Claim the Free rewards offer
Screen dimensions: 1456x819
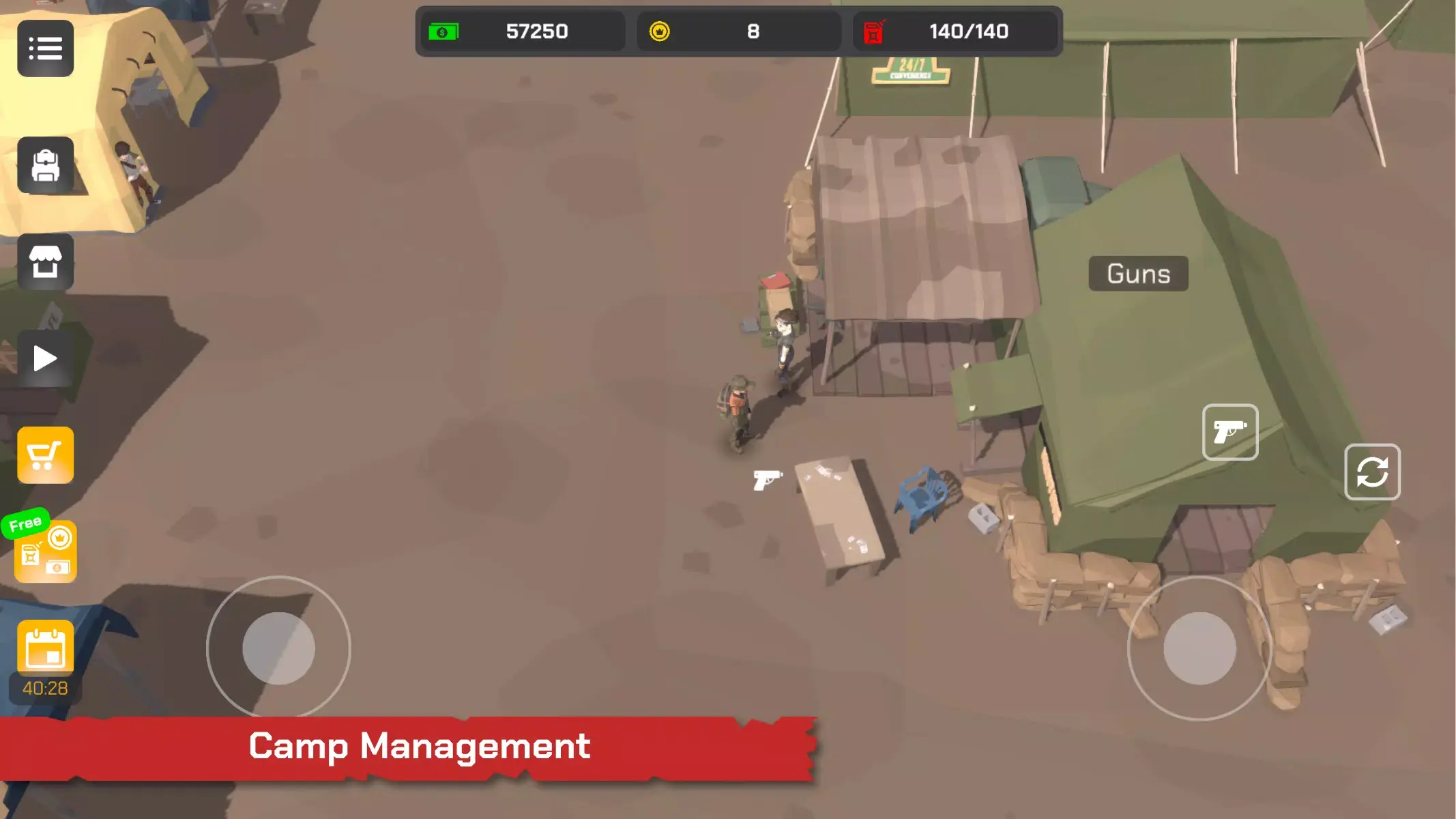[45, 551]
